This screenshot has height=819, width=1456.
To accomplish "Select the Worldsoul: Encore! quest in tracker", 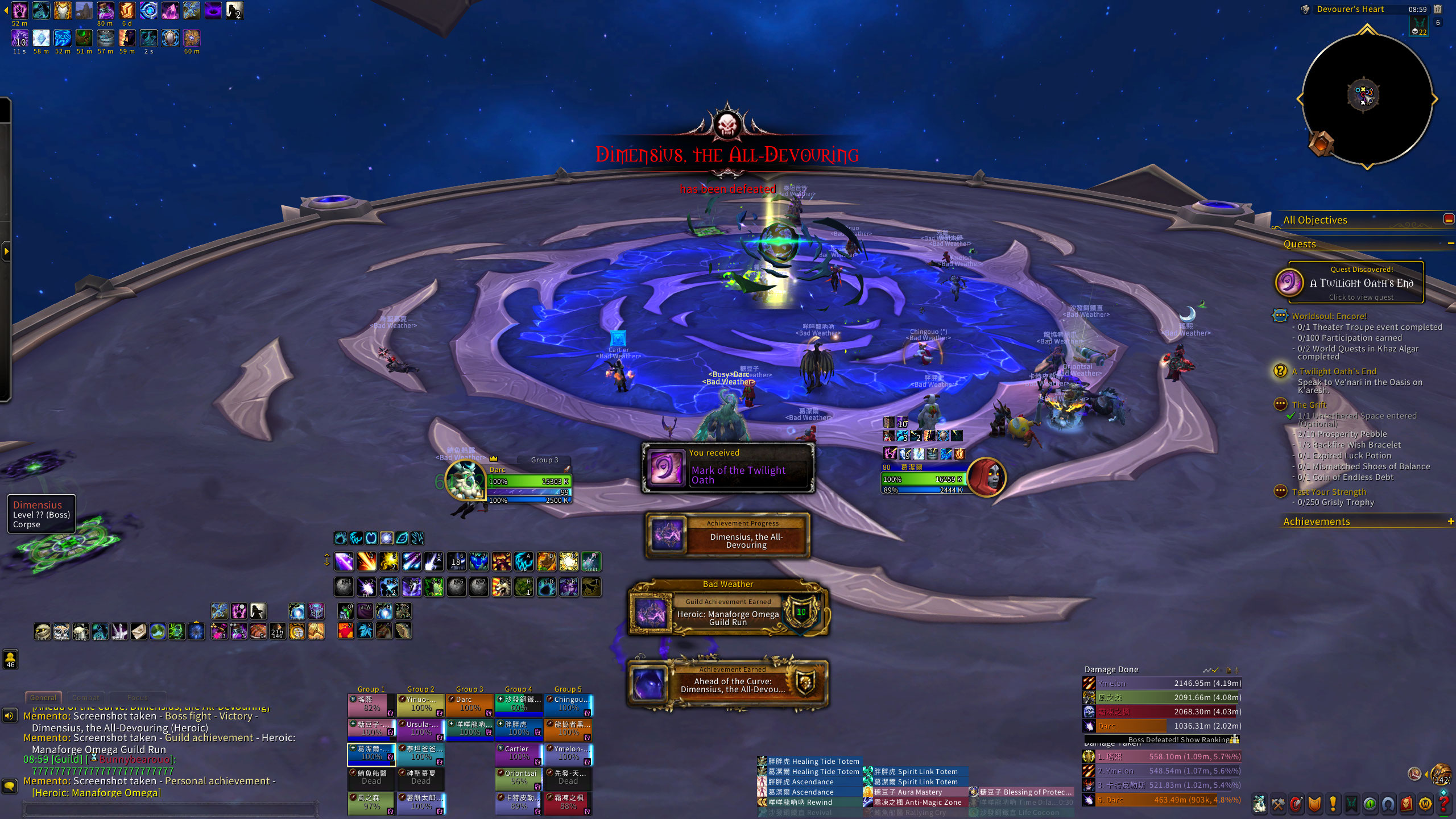I will [1329, 316].
